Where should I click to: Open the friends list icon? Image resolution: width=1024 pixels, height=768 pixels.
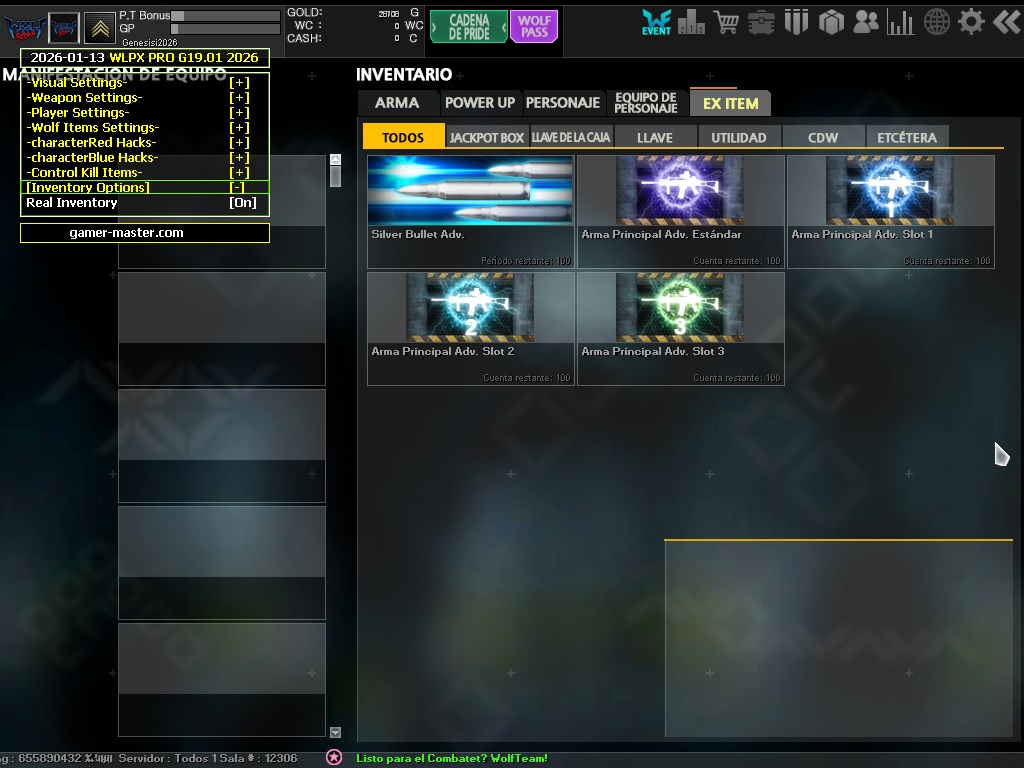(x=866, y=21)
